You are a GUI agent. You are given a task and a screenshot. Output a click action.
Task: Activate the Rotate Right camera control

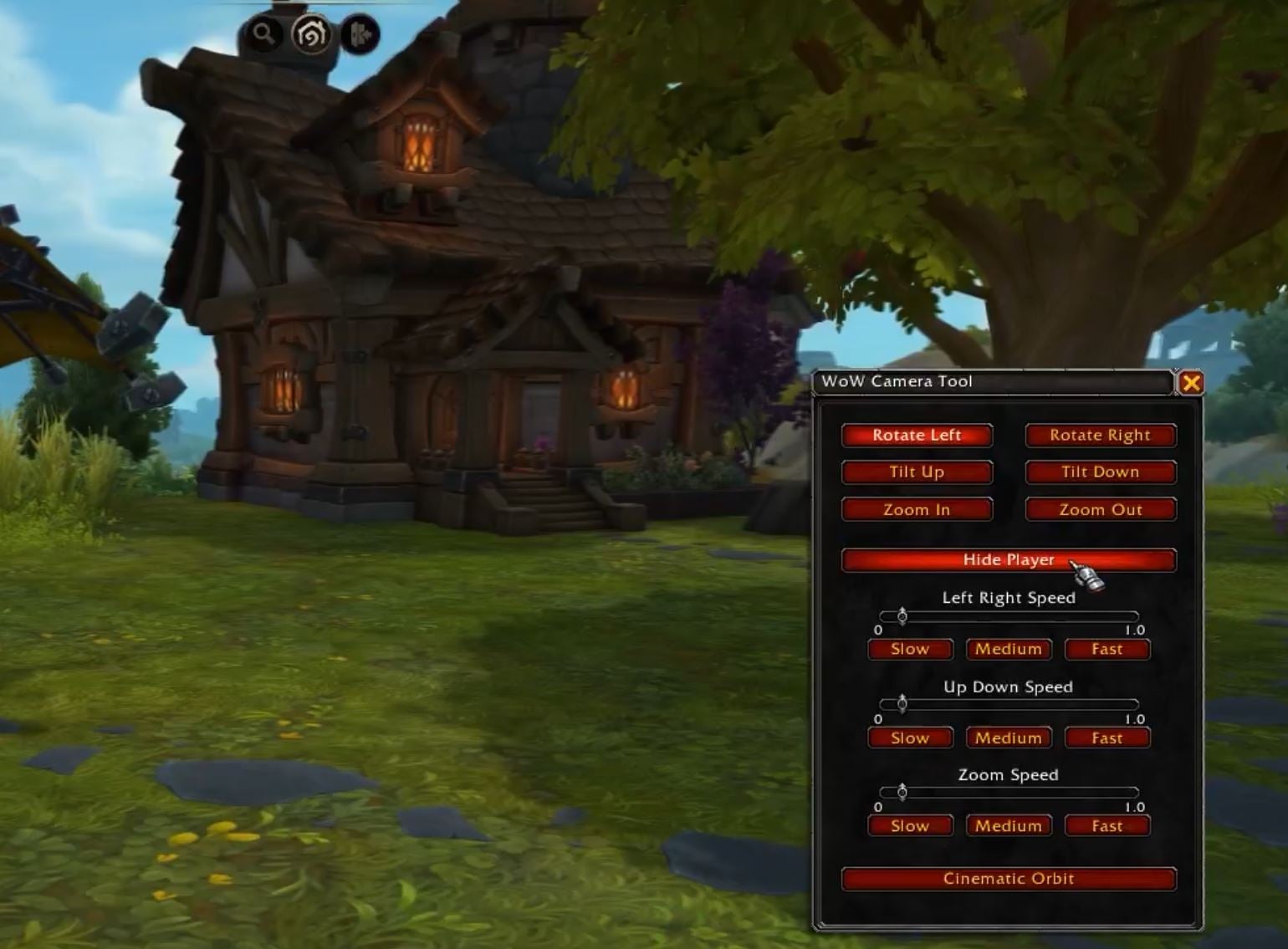pyautogui.click(x=1100, y=435)
